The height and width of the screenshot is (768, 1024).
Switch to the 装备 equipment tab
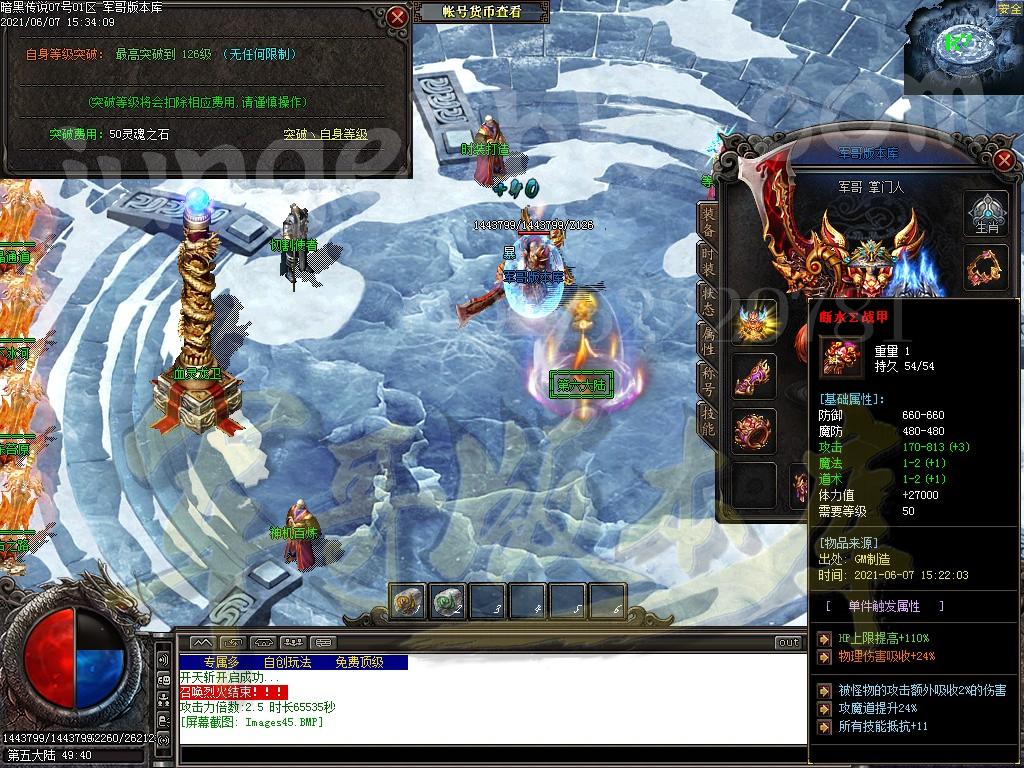[x=708, y=222]
